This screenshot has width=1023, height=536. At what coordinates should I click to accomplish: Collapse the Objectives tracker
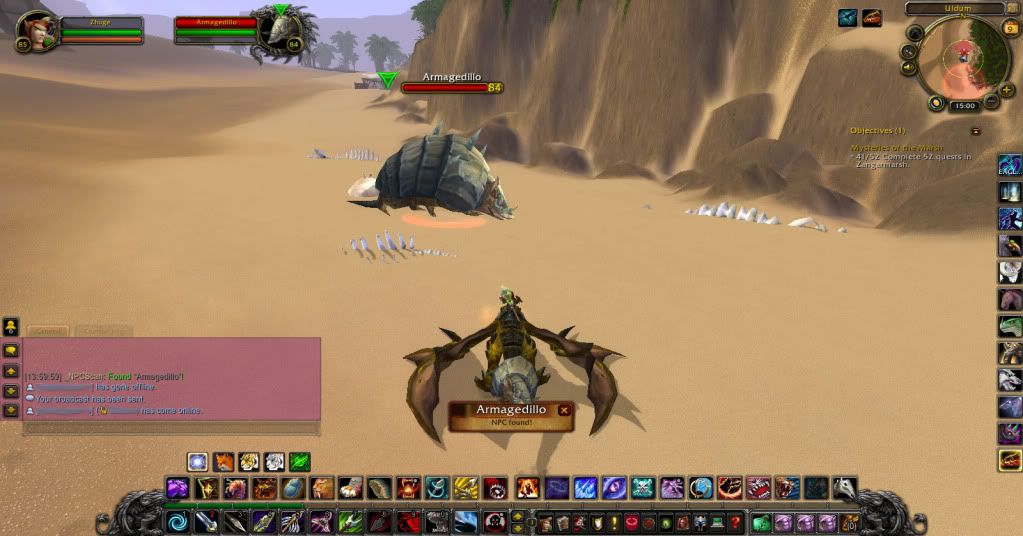(976, 131)
